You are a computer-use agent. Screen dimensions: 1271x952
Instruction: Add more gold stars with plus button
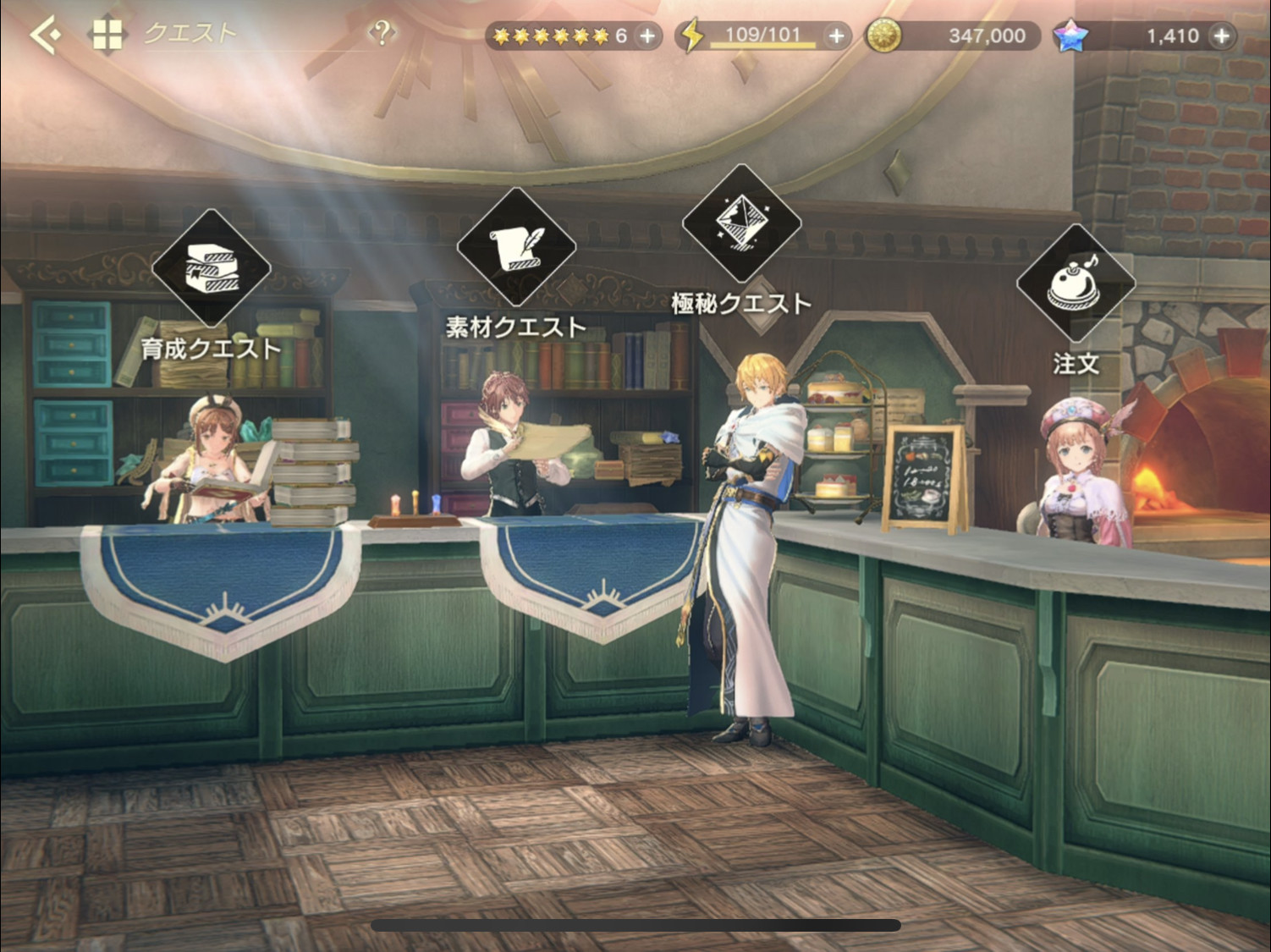pos(647,36)
